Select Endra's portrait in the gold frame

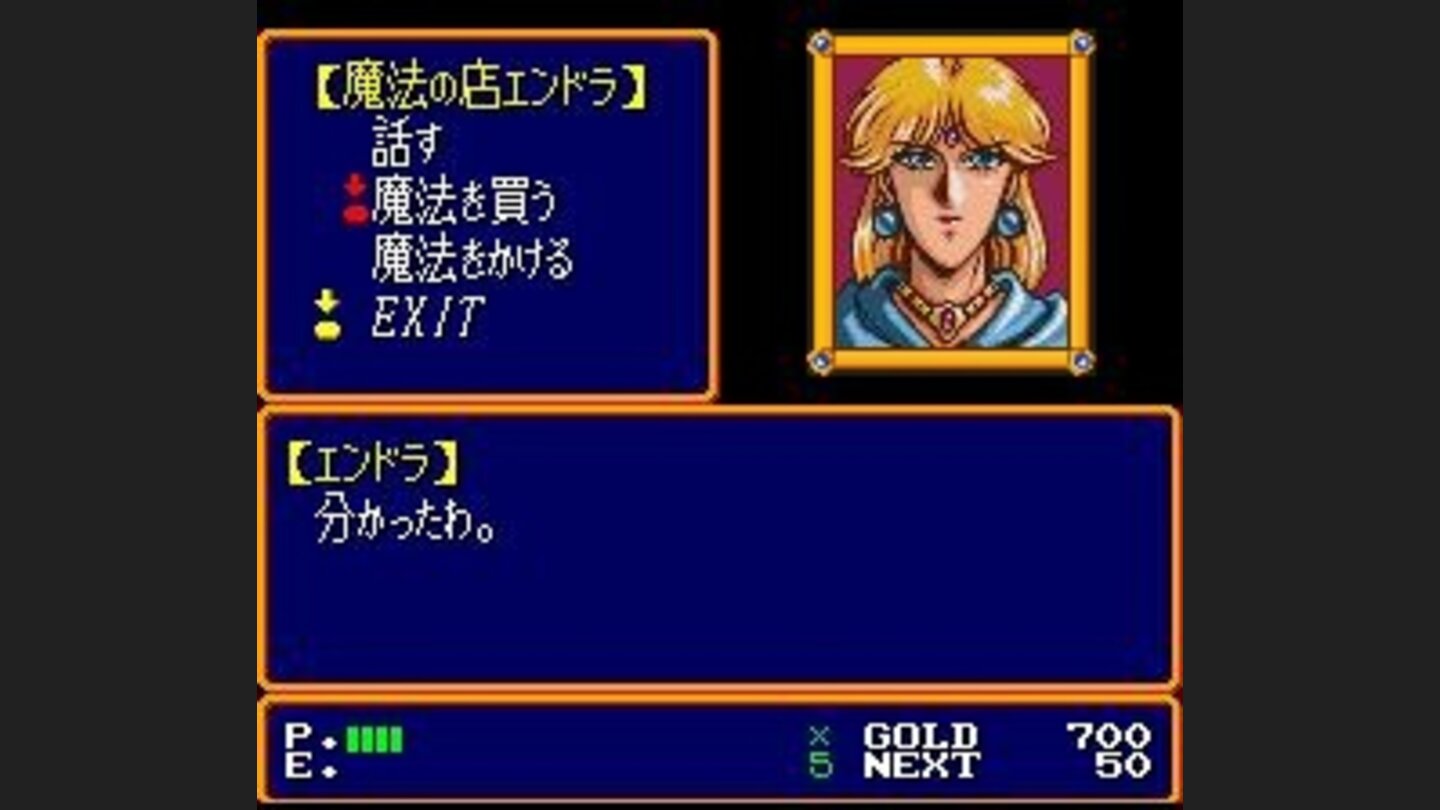pyautogui.click(x=950, y=200)
